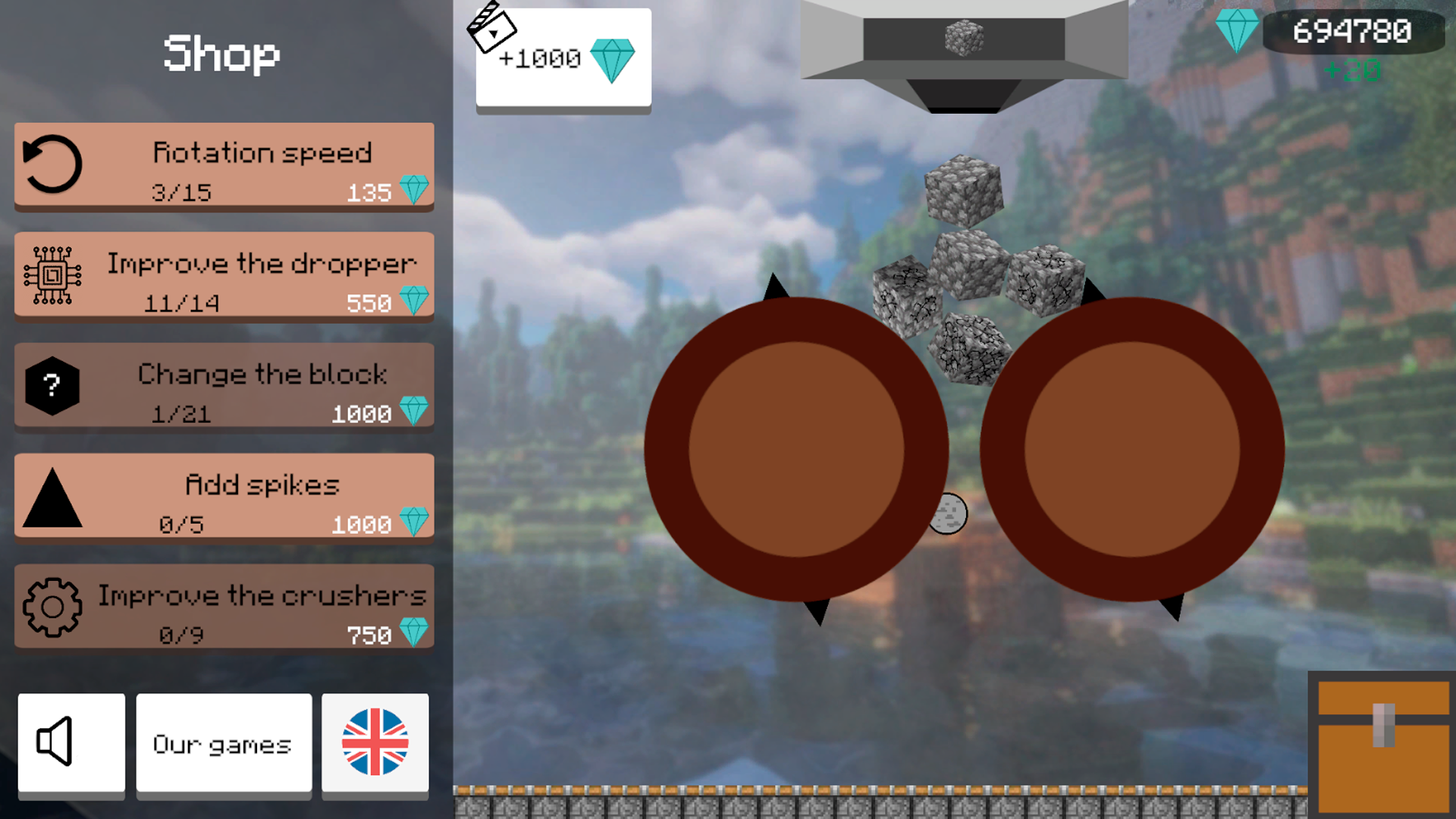The image size is (1456, 819).
Task: Purchase Add spikes for 1000 diamonds
Action: [x=224, y=497]
